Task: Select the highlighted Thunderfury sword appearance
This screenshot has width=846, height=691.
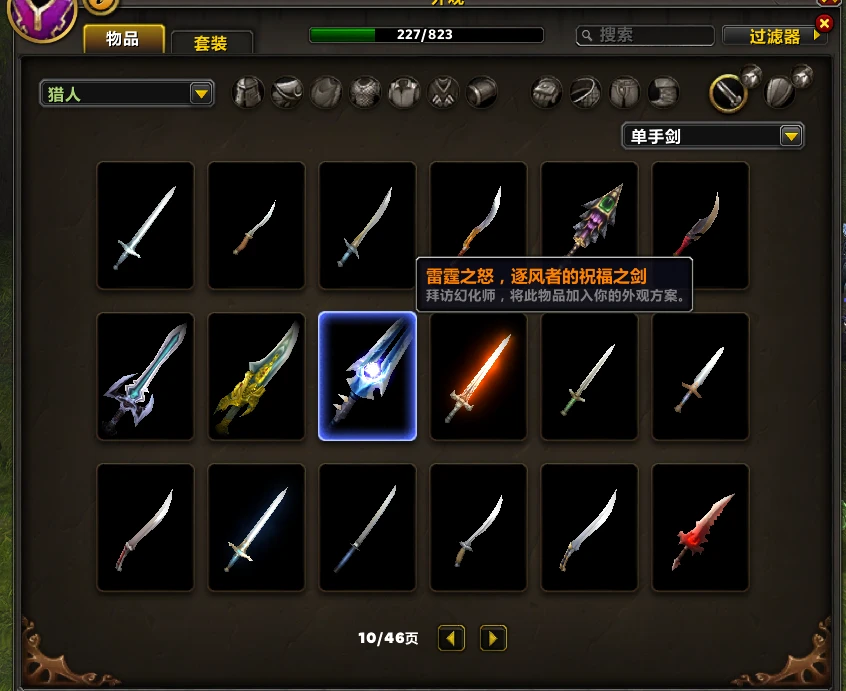Action: coord(367,375)
